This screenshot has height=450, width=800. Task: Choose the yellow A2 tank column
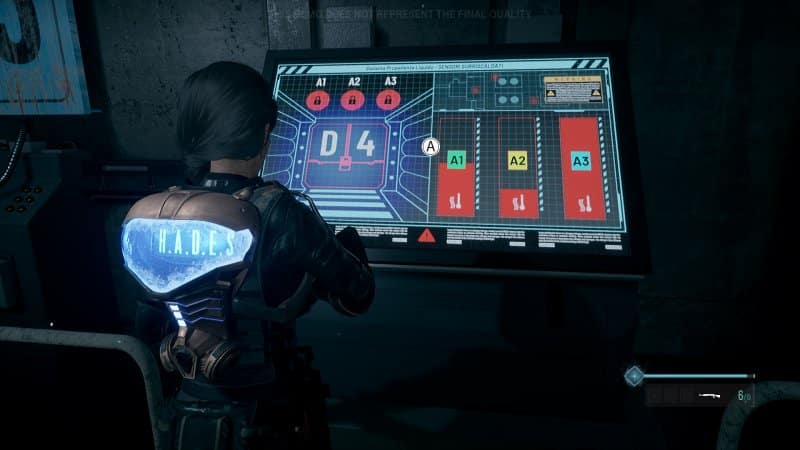coord(517,168)
